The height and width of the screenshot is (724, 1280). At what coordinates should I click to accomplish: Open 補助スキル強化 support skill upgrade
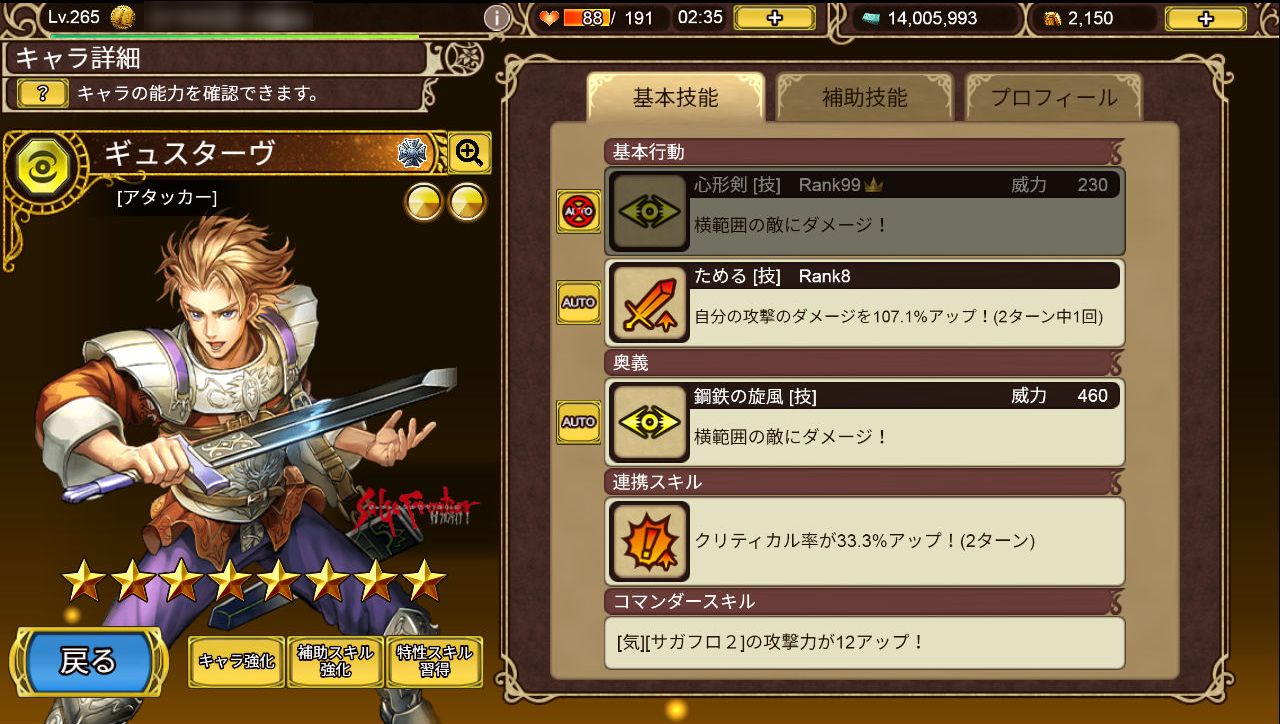tap(335, 661)
